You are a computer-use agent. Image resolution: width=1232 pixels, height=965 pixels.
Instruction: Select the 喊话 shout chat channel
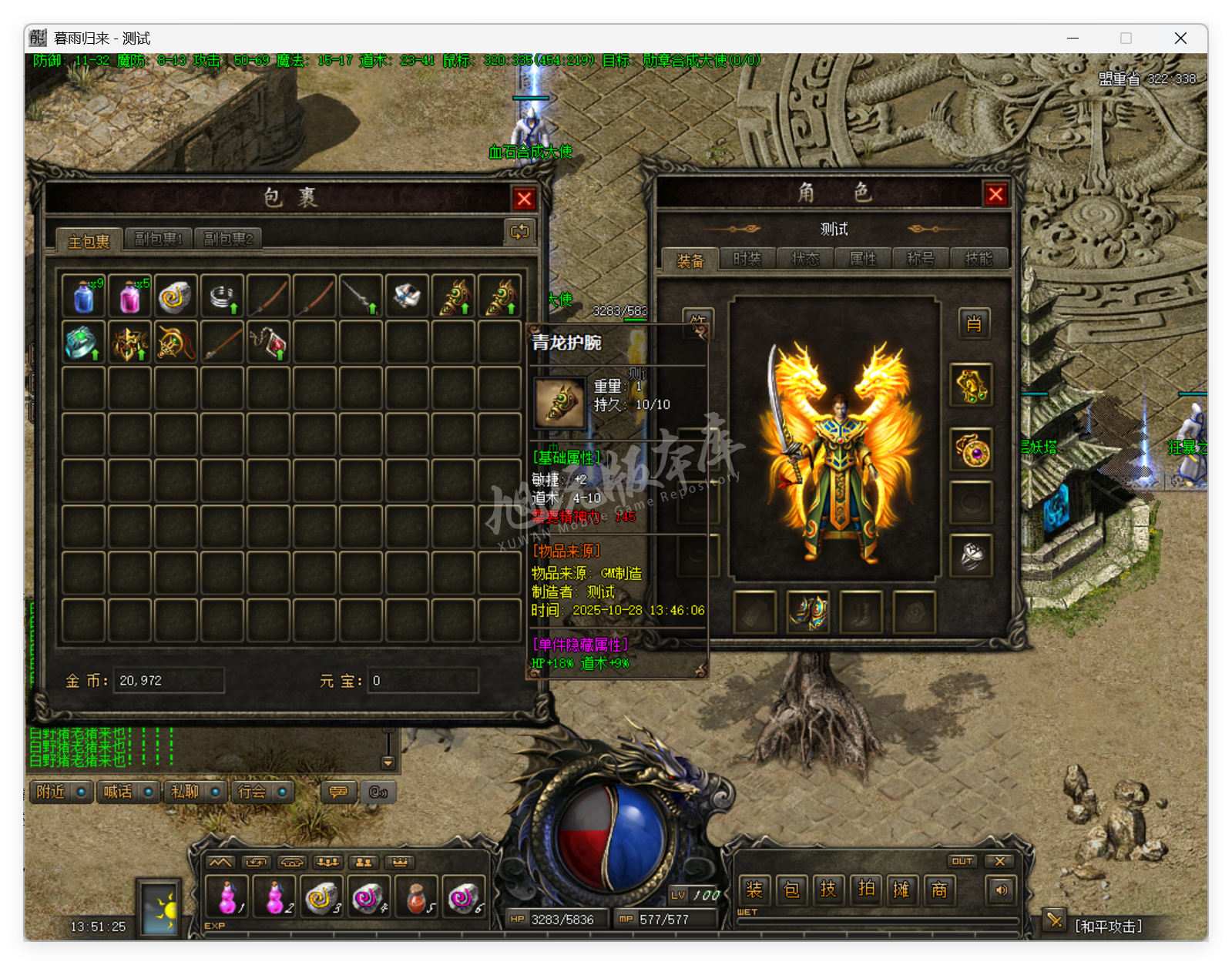click(127, 792)
